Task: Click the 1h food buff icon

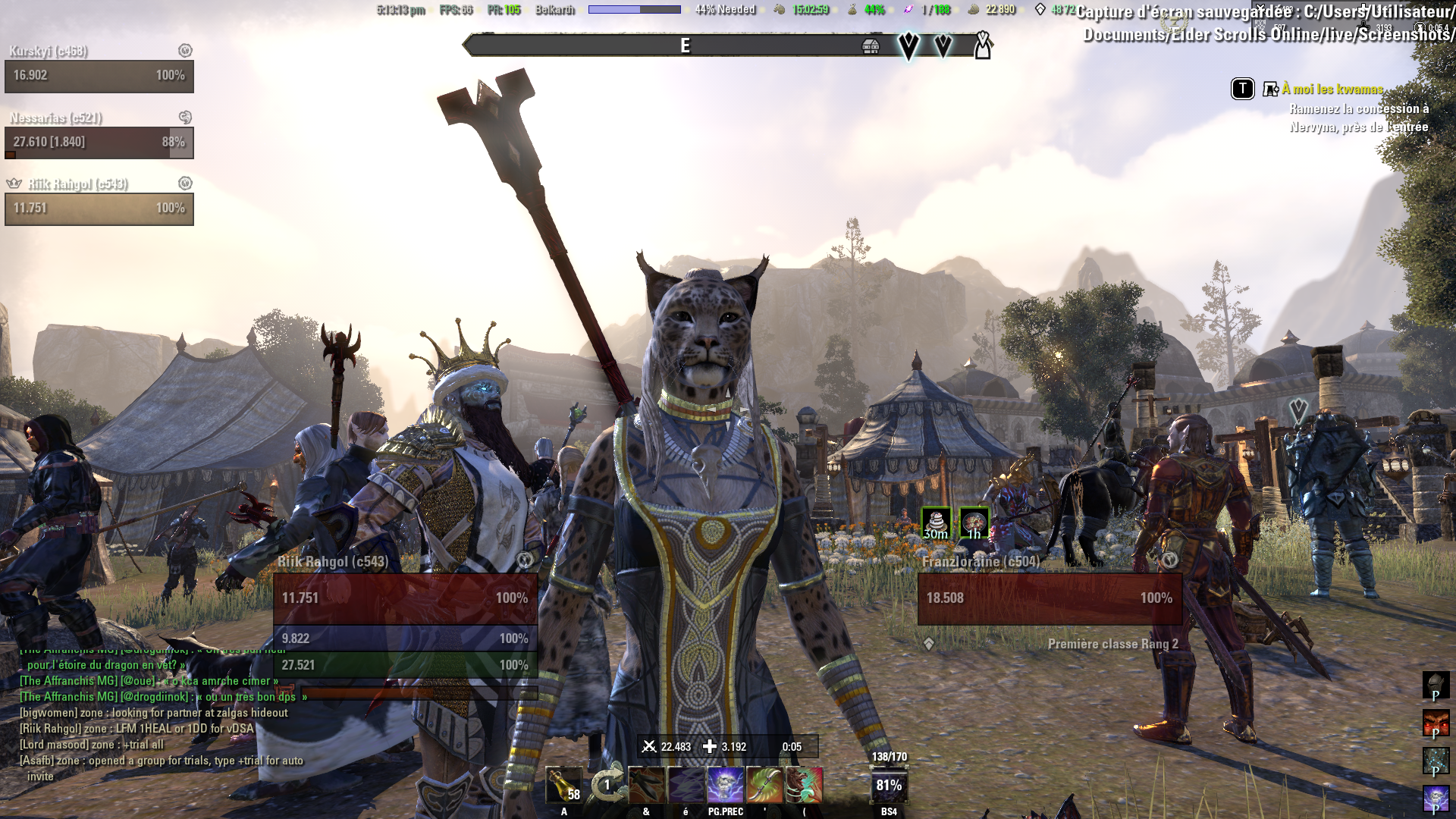Action: [974, 523]
